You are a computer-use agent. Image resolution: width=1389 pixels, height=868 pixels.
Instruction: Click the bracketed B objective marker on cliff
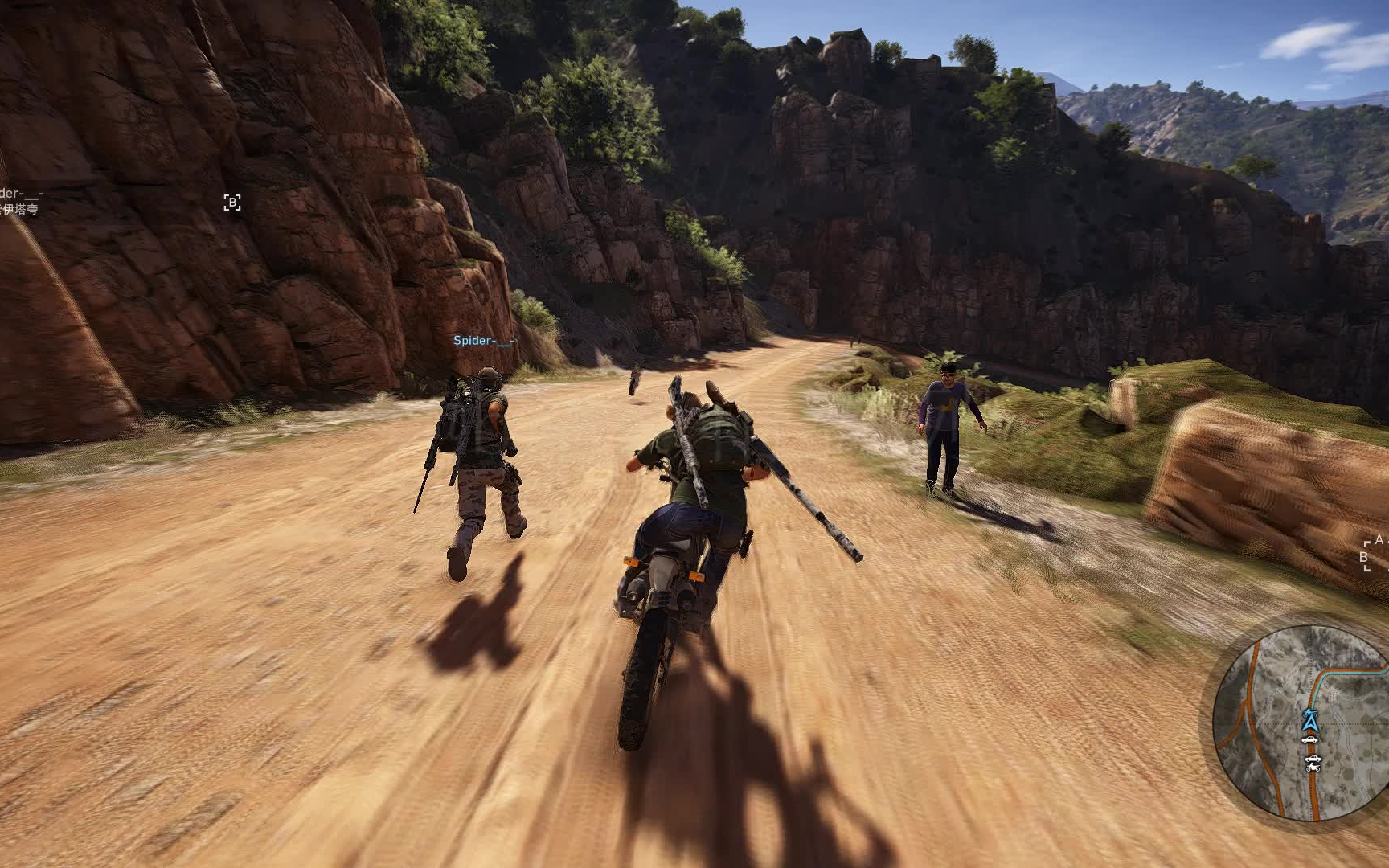click(x=232, y=203)
